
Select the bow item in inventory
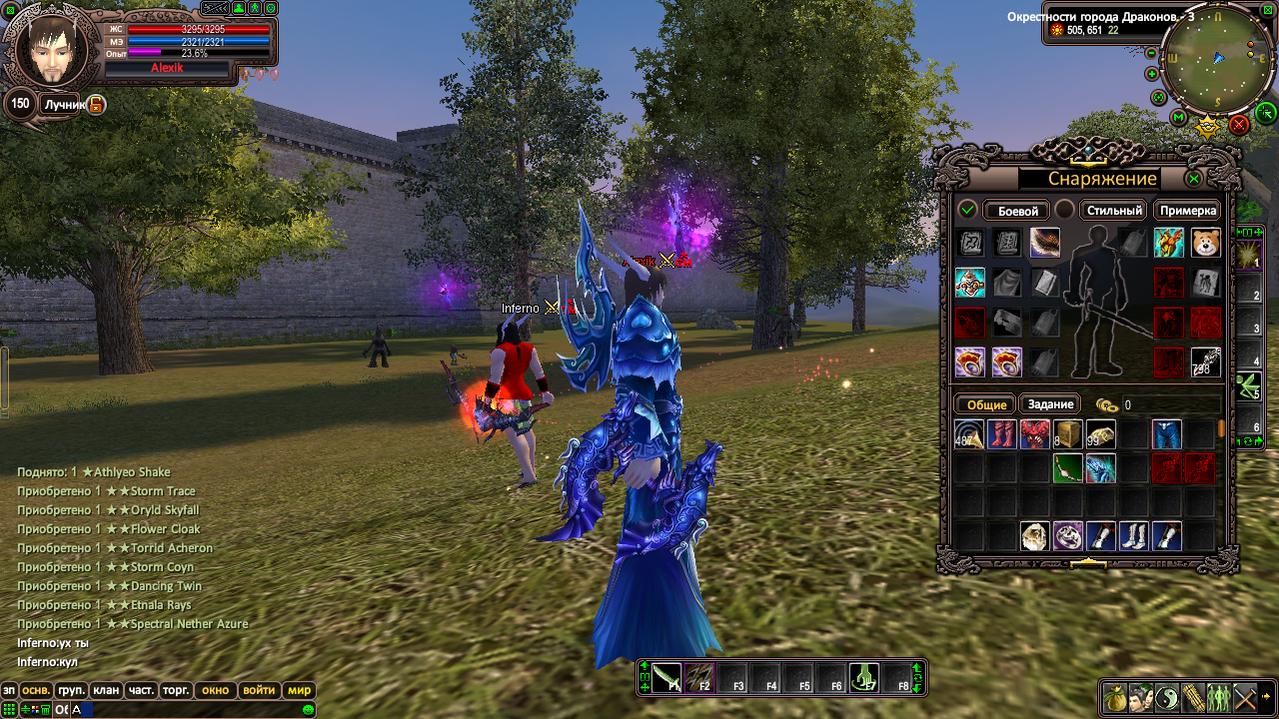click(x=1068, y=468)
